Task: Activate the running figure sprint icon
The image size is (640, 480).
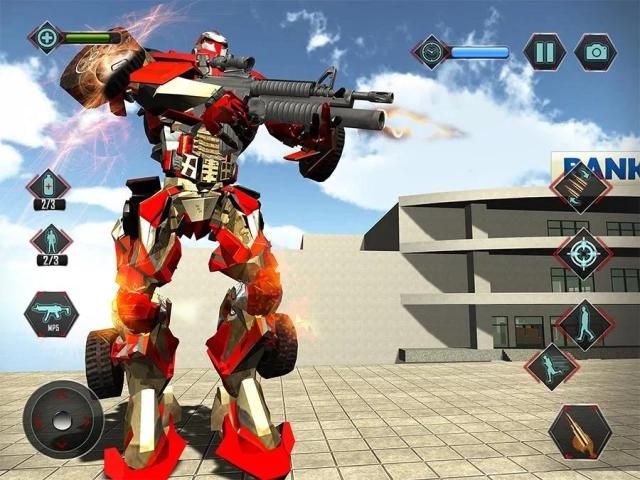Action: pos(551,367)
